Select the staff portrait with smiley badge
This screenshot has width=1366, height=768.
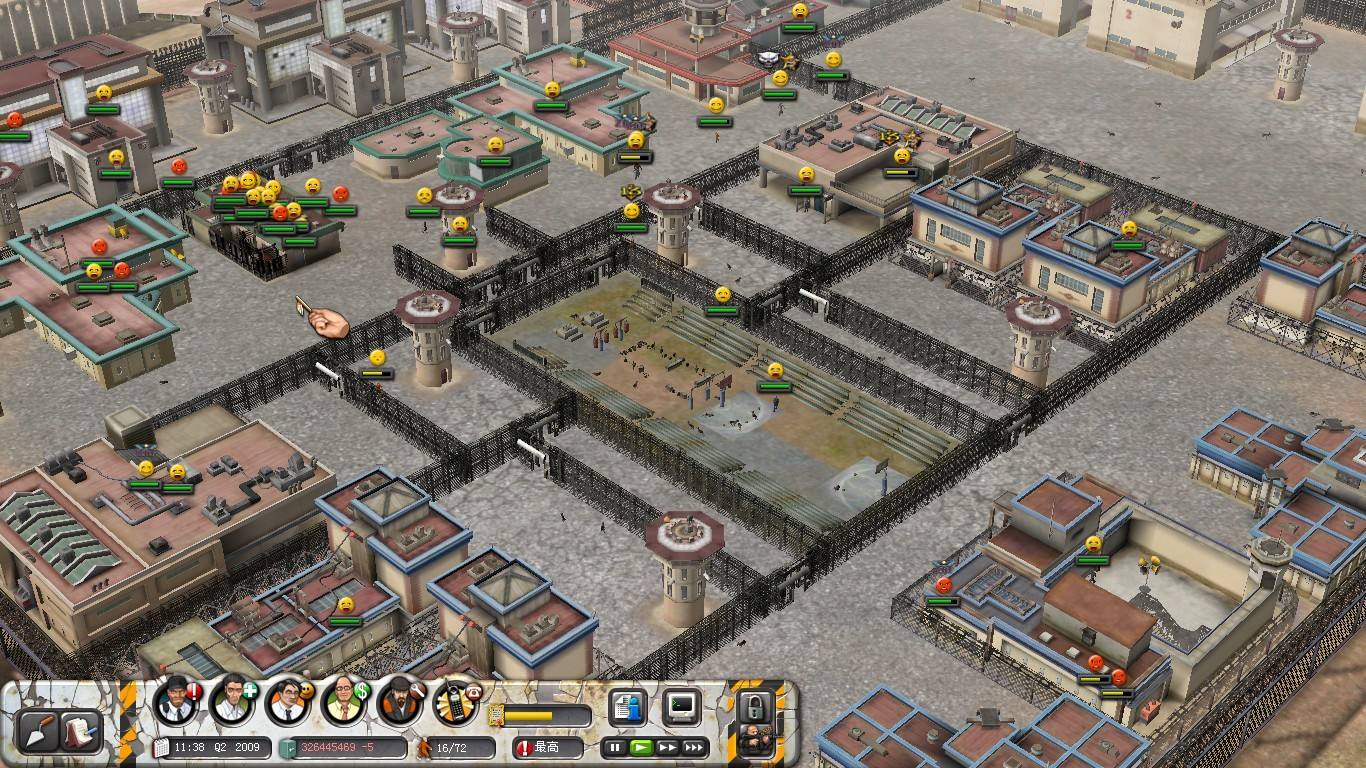tap(288, 702)
